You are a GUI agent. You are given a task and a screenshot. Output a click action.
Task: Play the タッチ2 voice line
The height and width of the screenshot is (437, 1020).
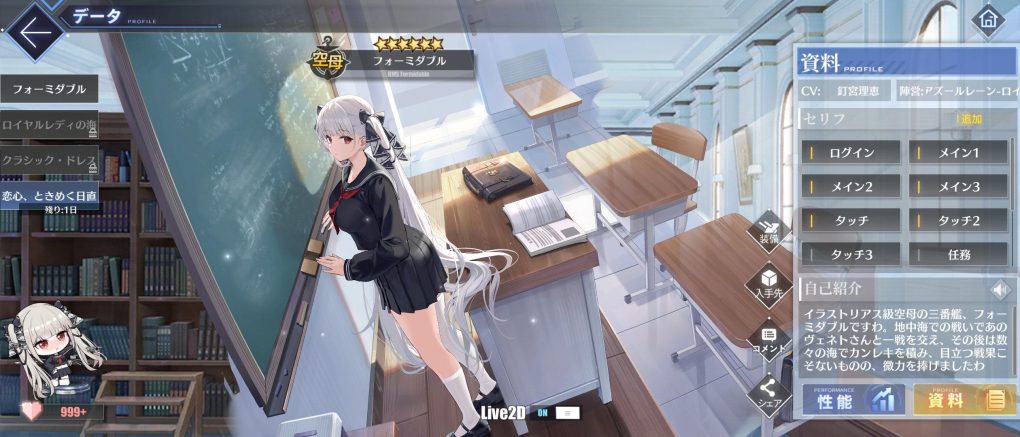958,220
